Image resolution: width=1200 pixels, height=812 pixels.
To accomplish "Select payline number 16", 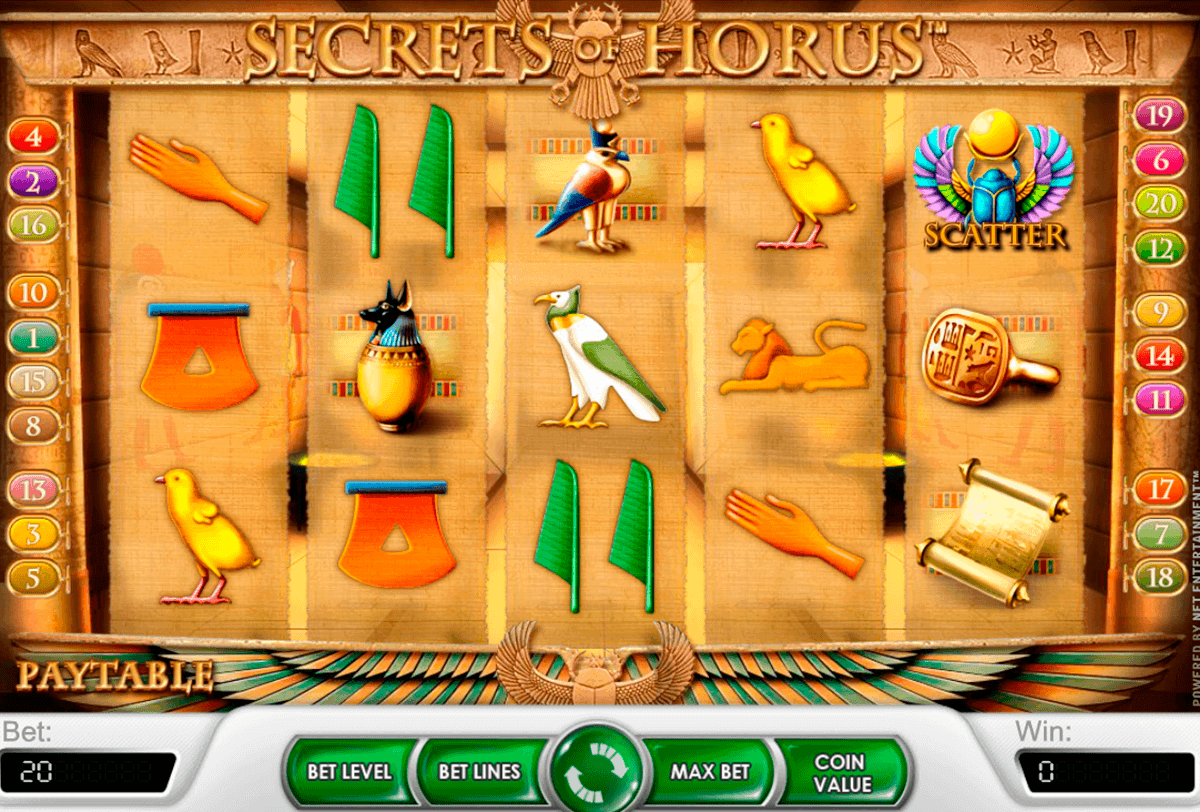I will (x=34, y=226).
